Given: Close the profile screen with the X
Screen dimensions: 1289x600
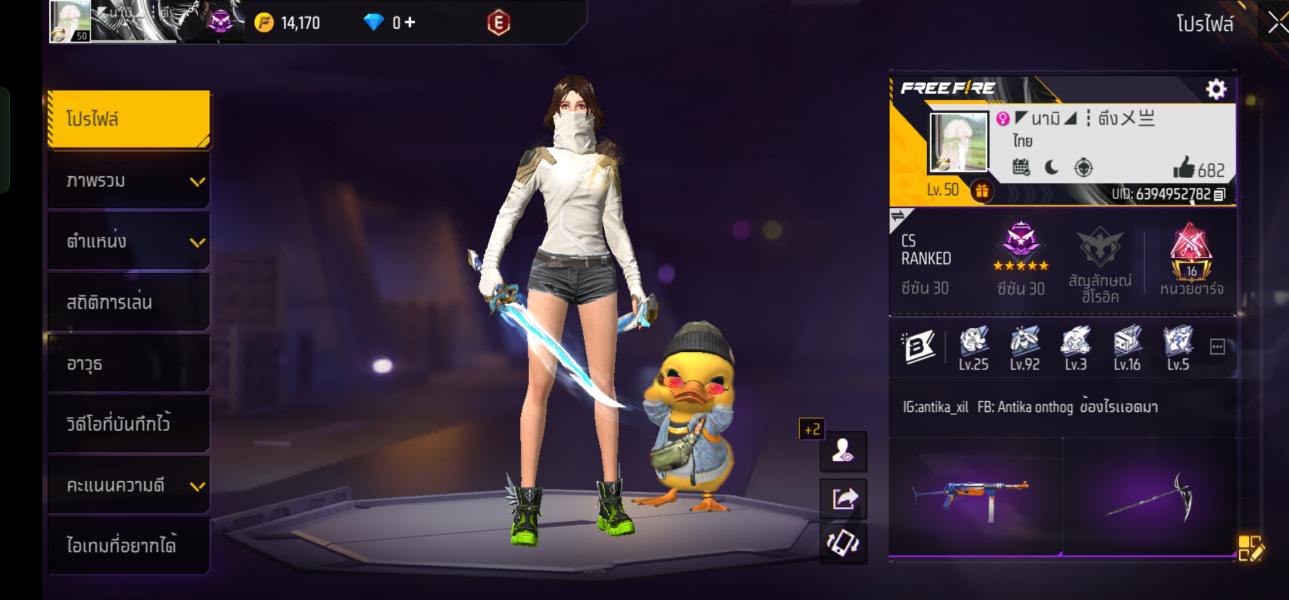Looking at the screenshot, I should [1276, 23].
